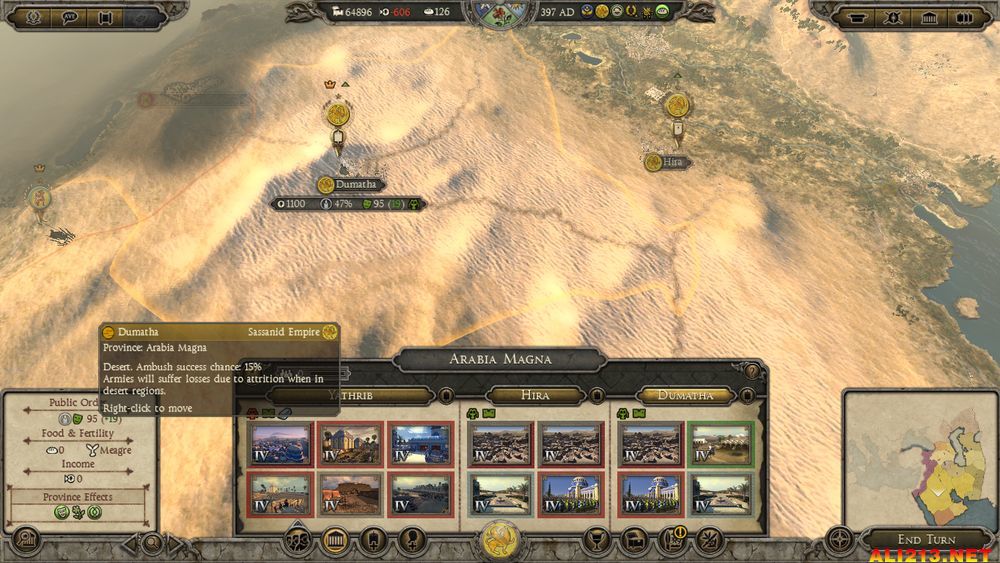Viewport: 1000px width, 563px height.
Task: Open the theatre masks button
Action: (298, 540)
